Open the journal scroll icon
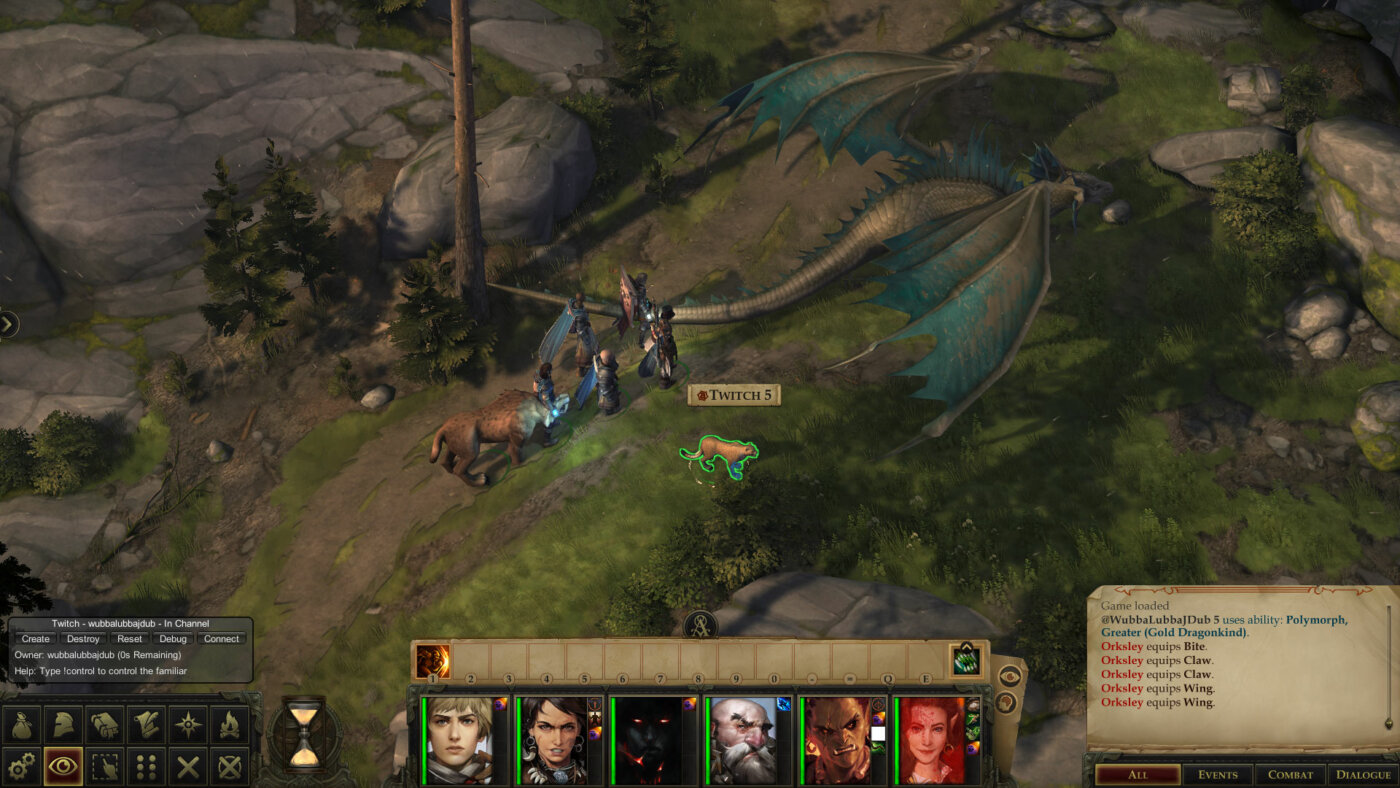This screenshot has height=788, width=1400. [146, 723]
